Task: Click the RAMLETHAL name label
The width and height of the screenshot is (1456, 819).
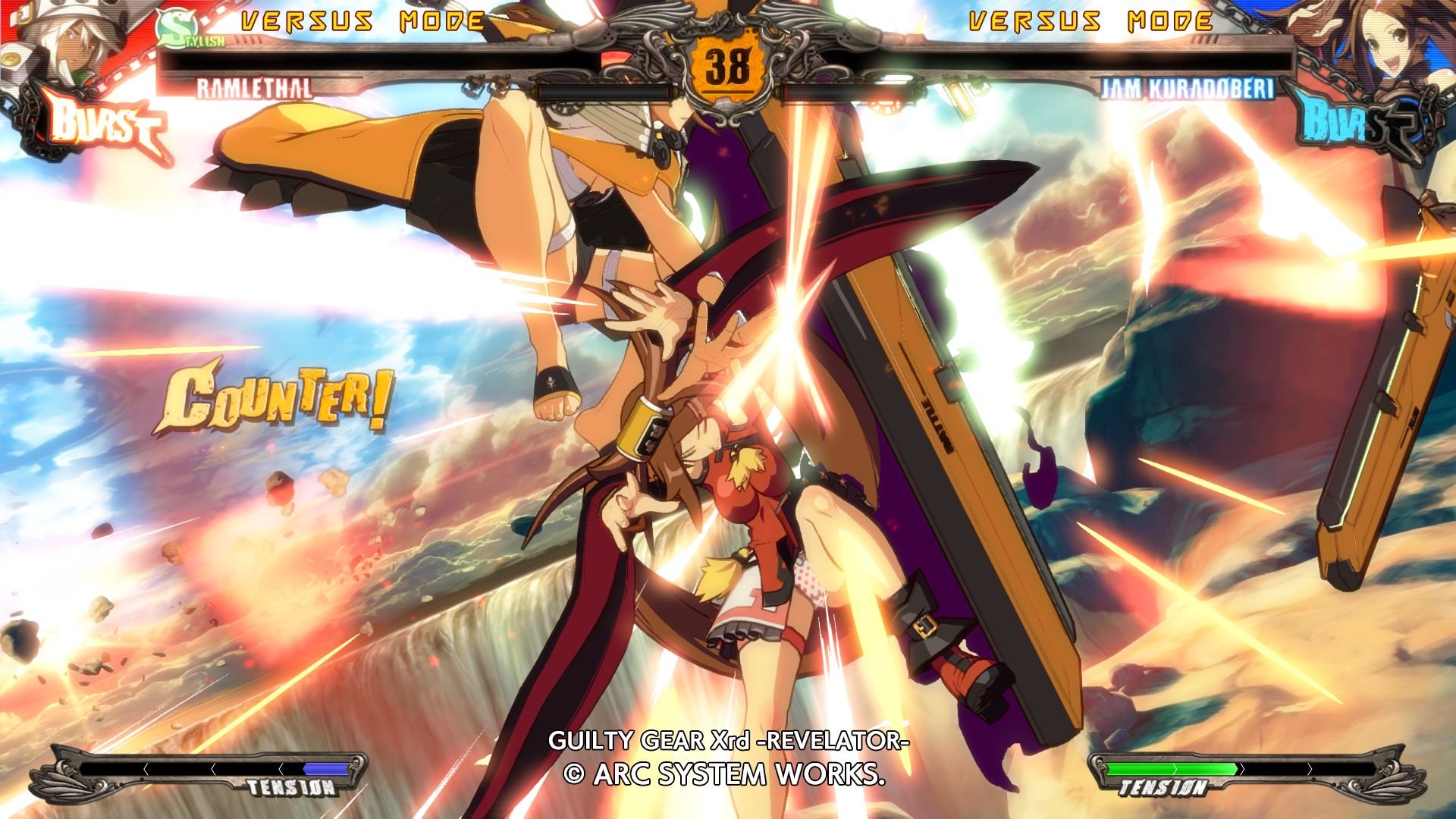Action: pyautogui.click(x=254, y=89)
